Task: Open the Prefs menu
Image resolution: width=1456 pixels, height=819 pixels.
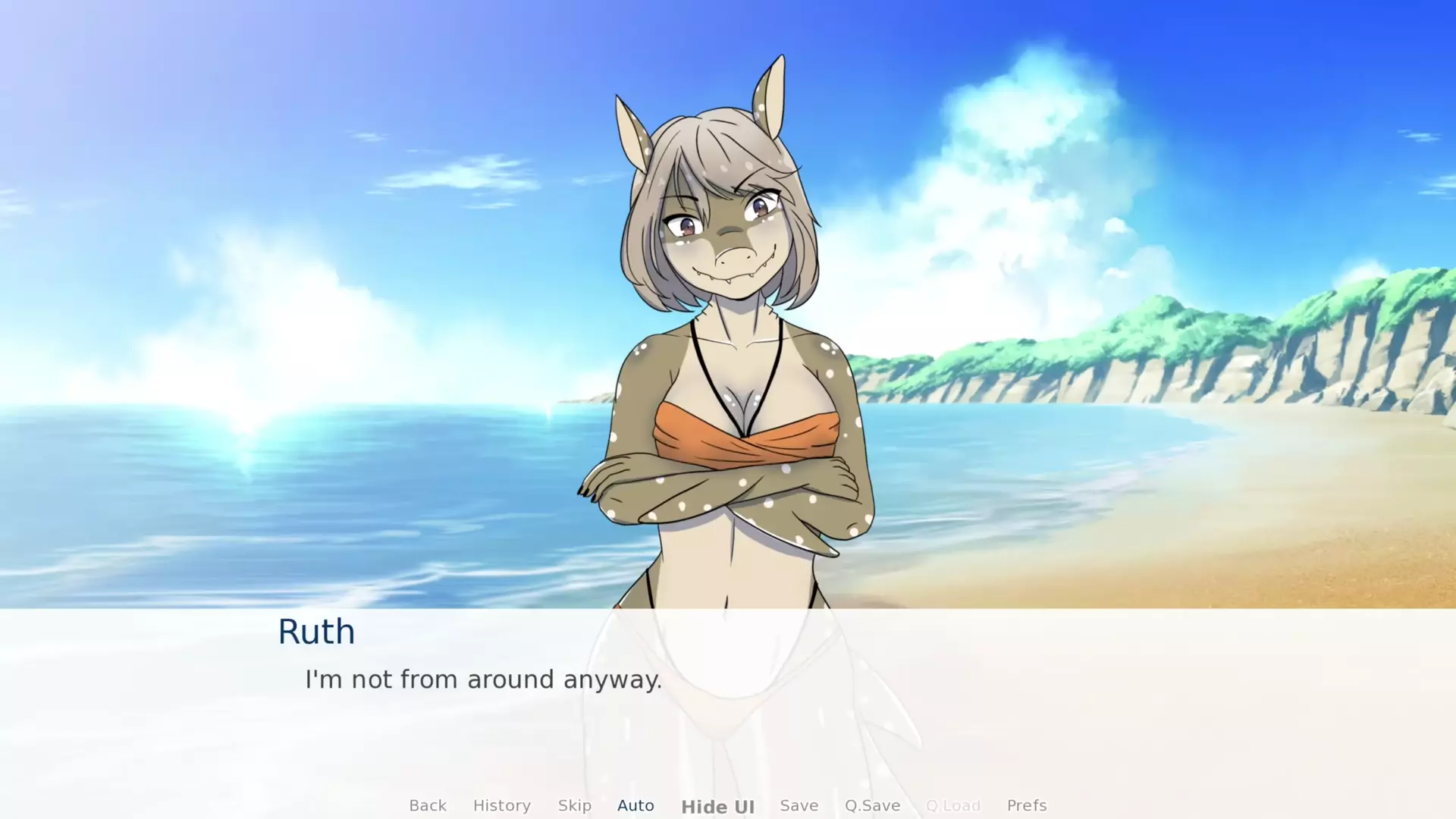Action: point(1026,805)
